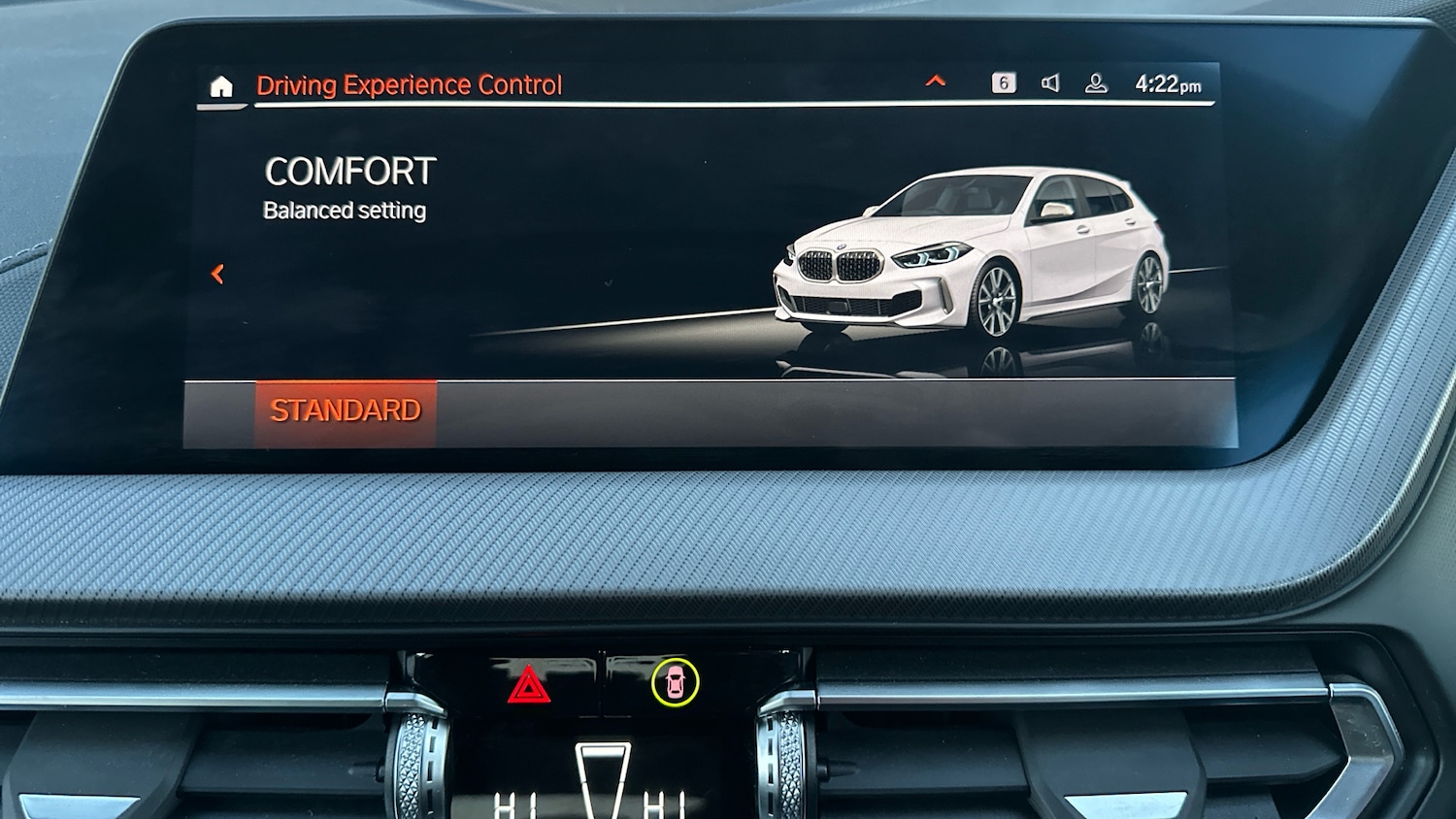The width and height of the screenshot is (1456, 819).
Task: Tap the orange back chevron beside COMFORT
Action: tap(217, 275)
